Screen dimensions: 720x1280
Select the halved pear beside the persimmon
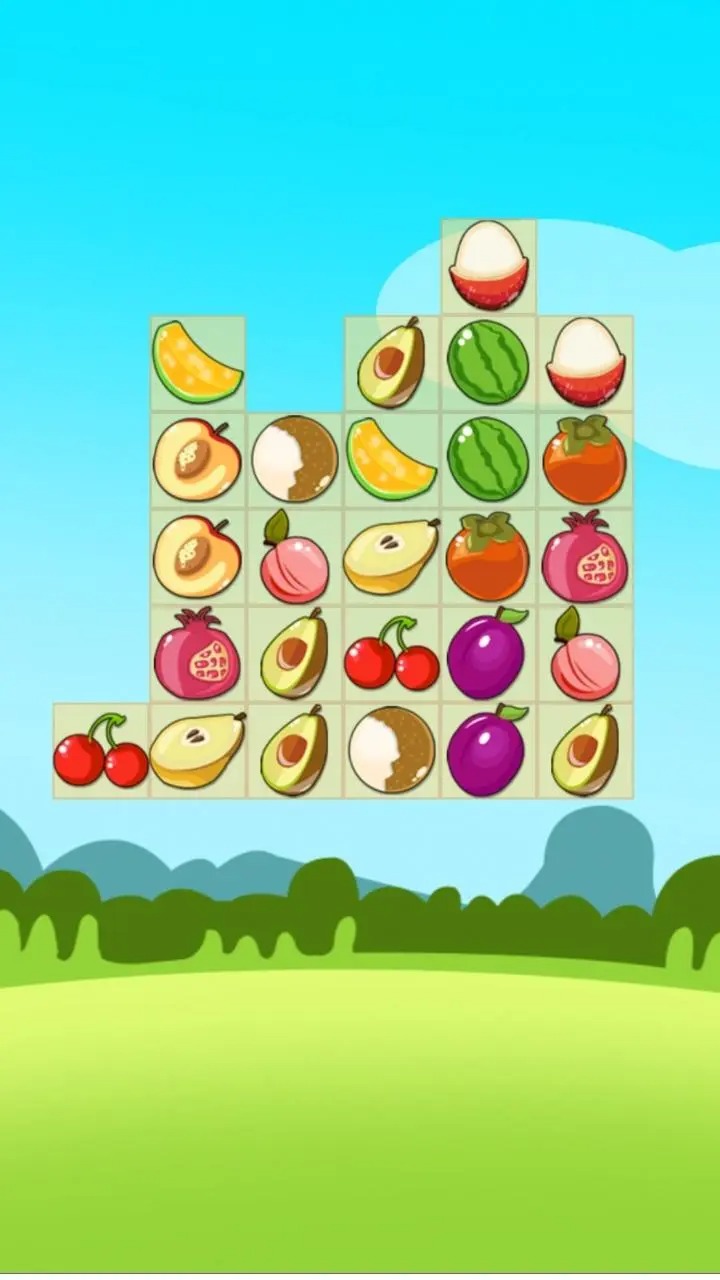[x=391, y=556]
